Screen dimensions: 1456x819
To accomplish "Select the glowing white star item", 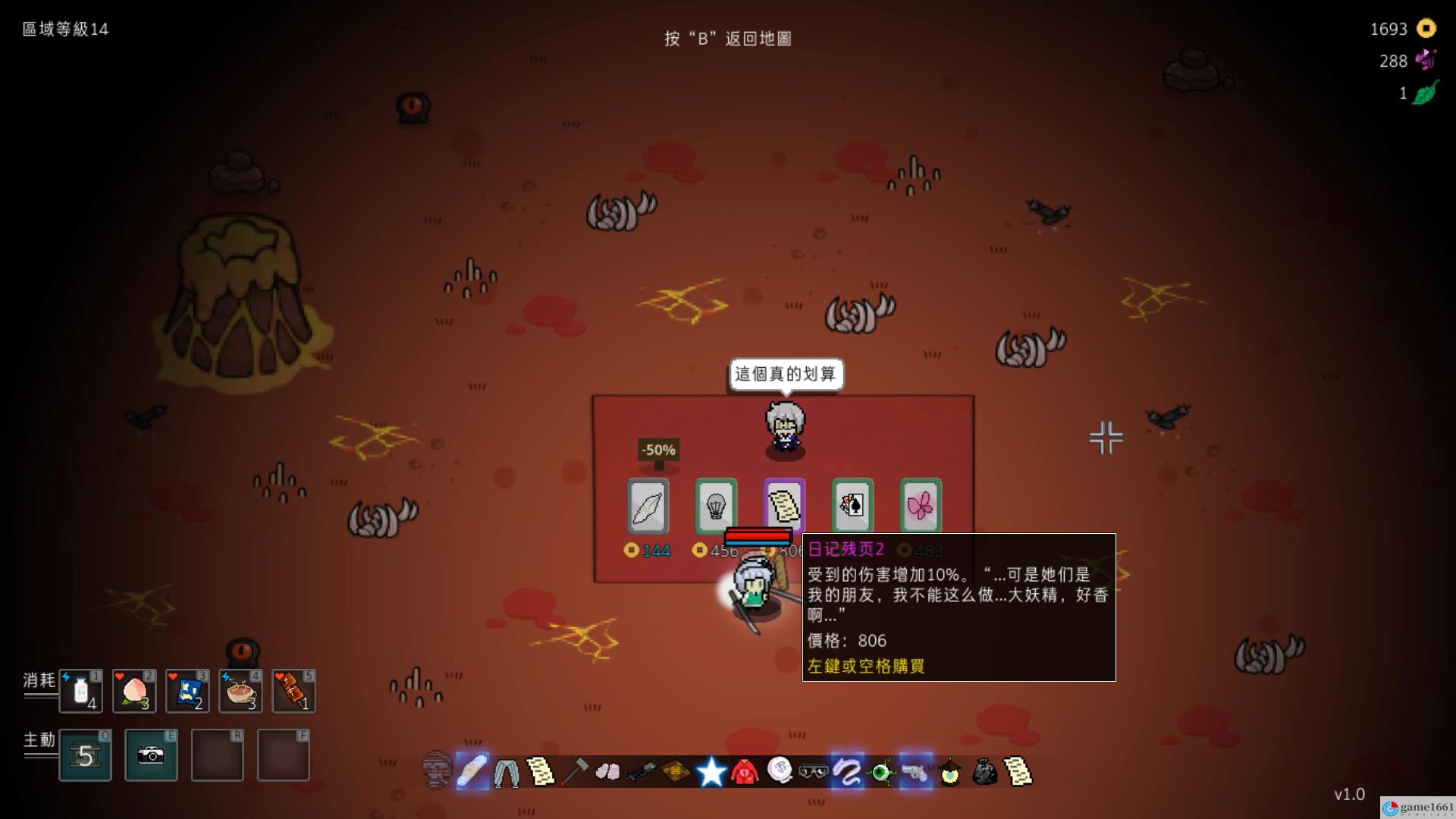I will click(x=711, y=772).
